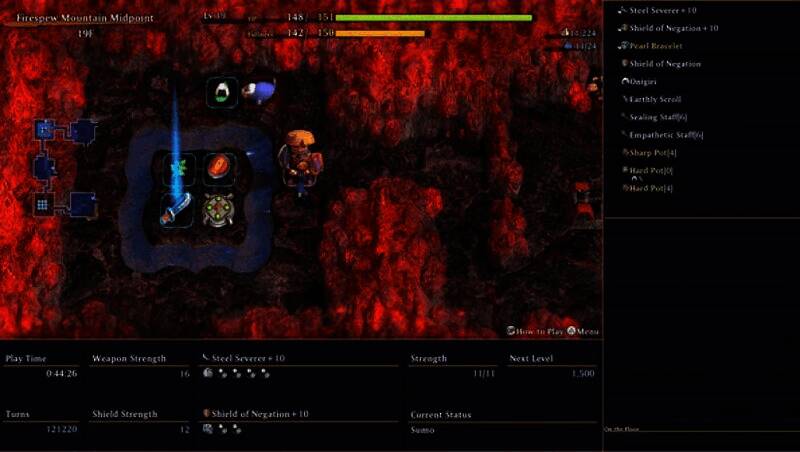The width and height of the screenshot is (800, 452).
Task: Pick the plain Shield of Negation entry
Action: (x=665, y=64)
